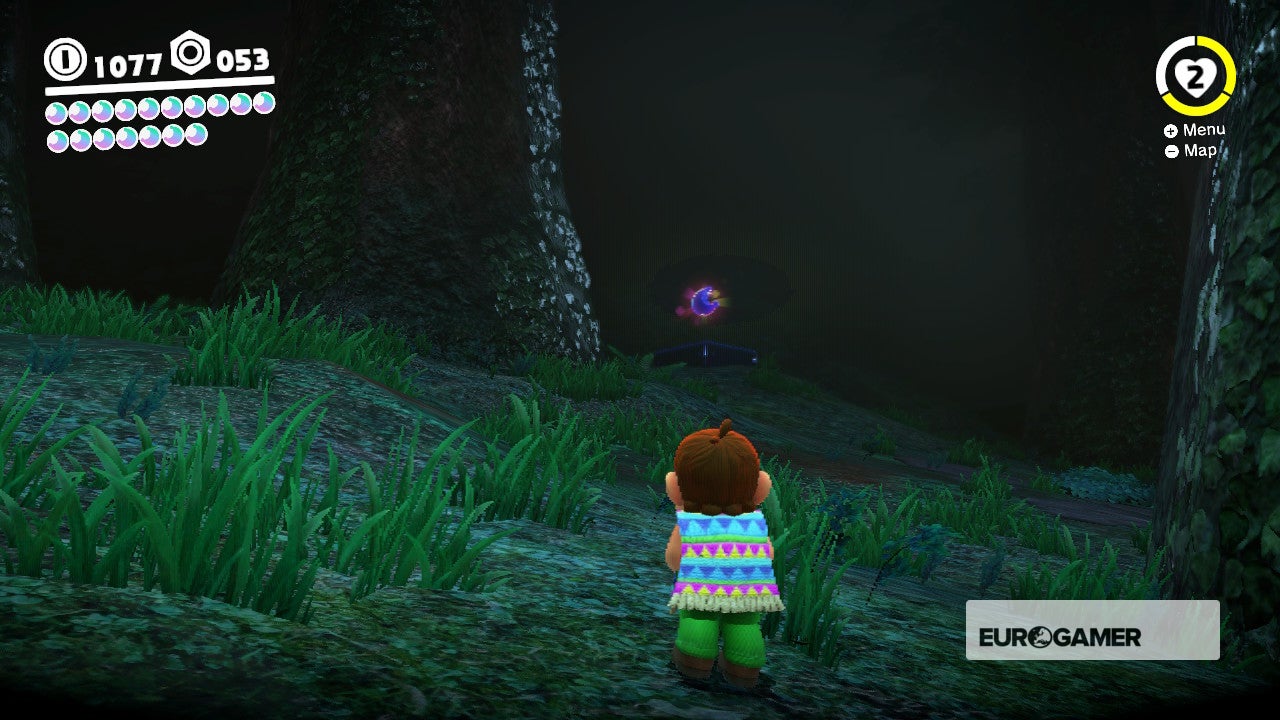Open the Map label
Viewport: 1280px width, 720px height.
pyautogui.click(x=1199, y=151)
